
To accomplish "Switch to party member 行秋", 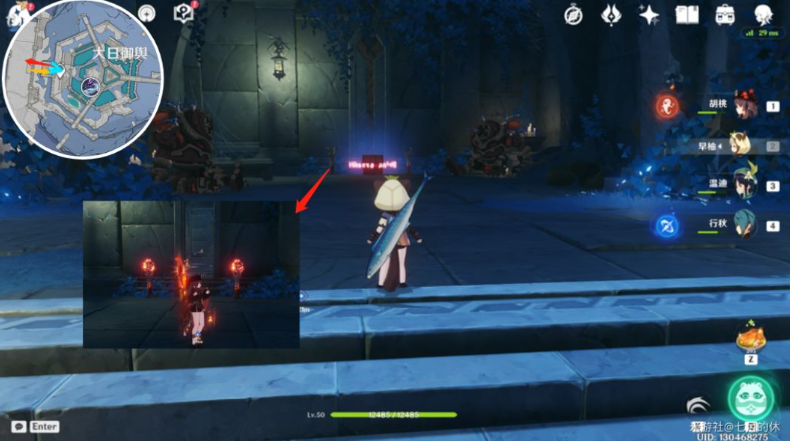I will (x=741, y=225).
